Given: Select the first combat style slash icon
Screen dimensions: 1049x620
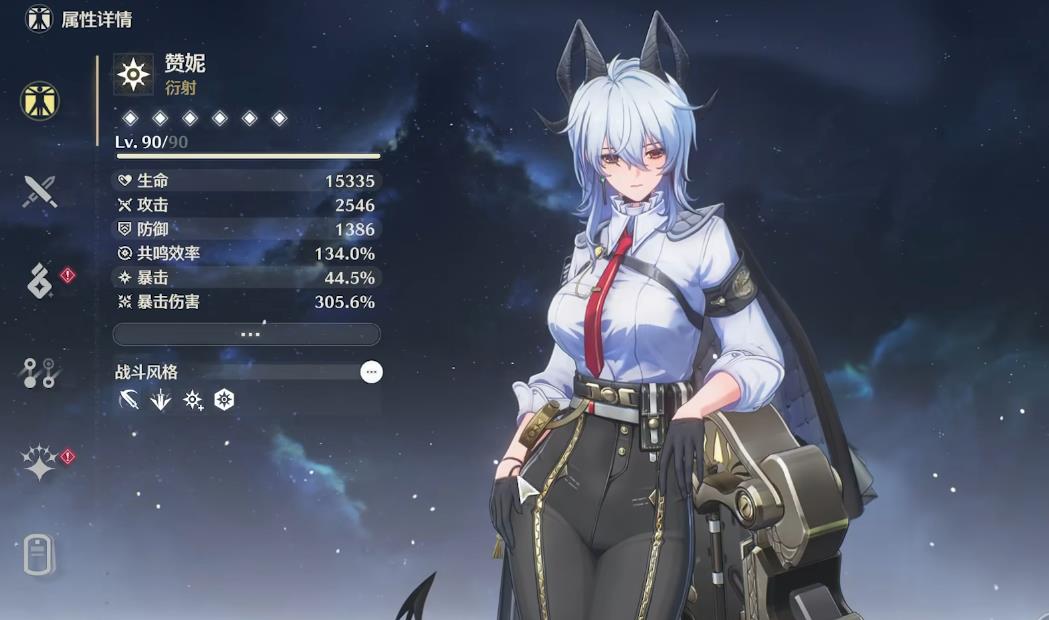Looking at the screenshot, I should point(129,401).
